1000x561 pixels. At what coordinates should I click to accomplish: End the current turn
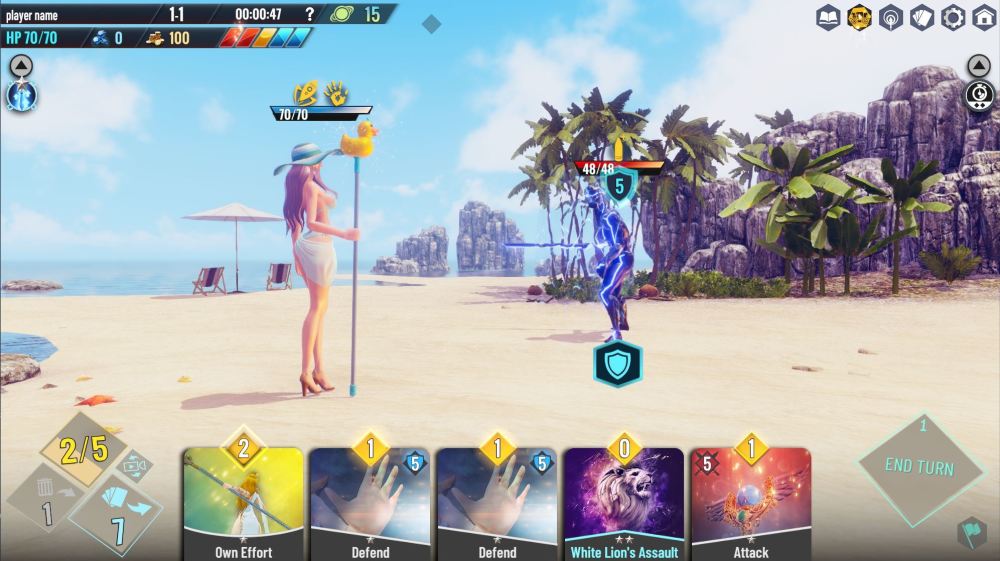pos(920,468)
